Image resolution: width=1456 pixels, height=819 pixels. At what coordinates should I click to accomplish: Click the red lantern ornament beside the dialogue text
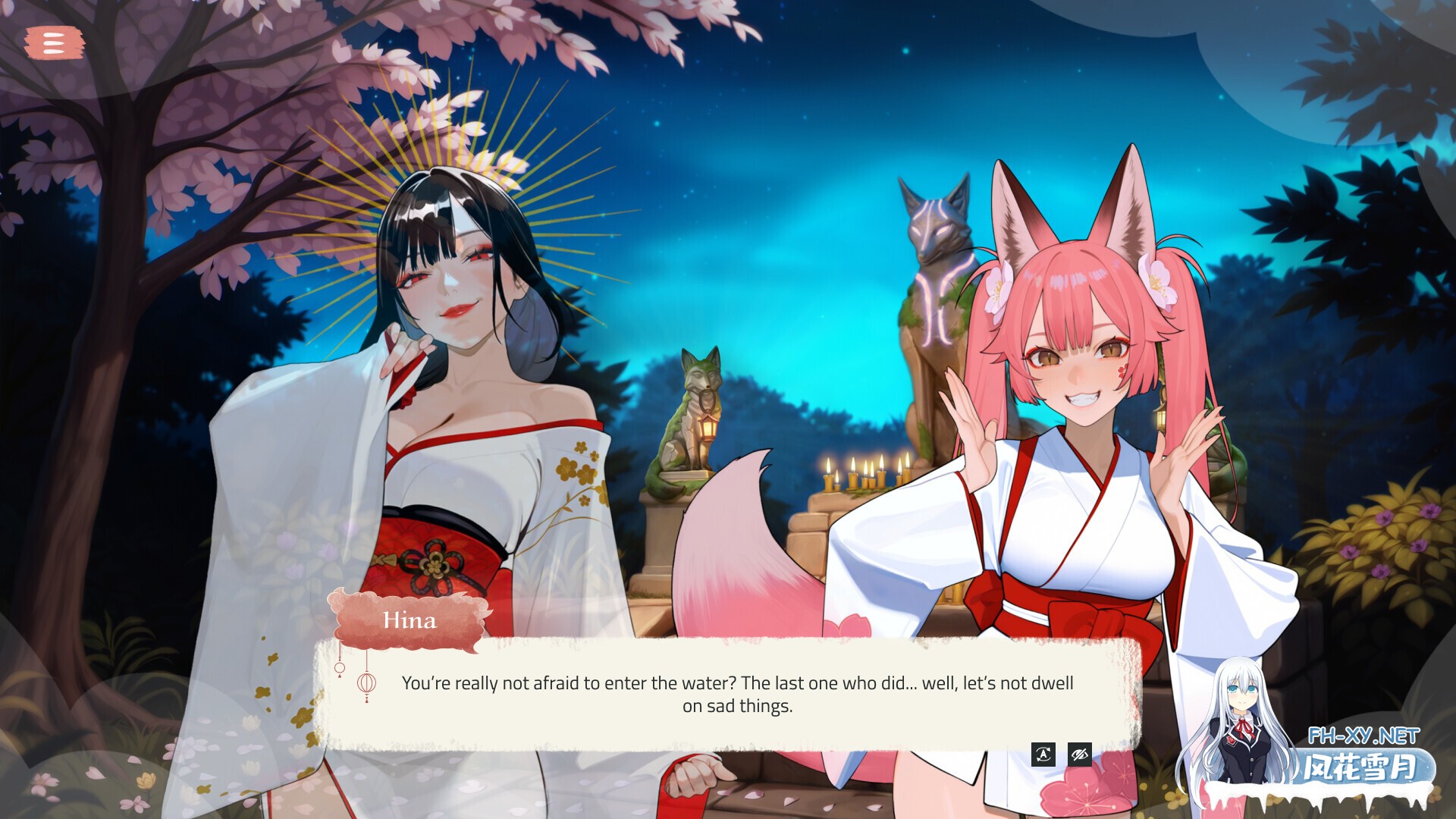tap(367, 684)
